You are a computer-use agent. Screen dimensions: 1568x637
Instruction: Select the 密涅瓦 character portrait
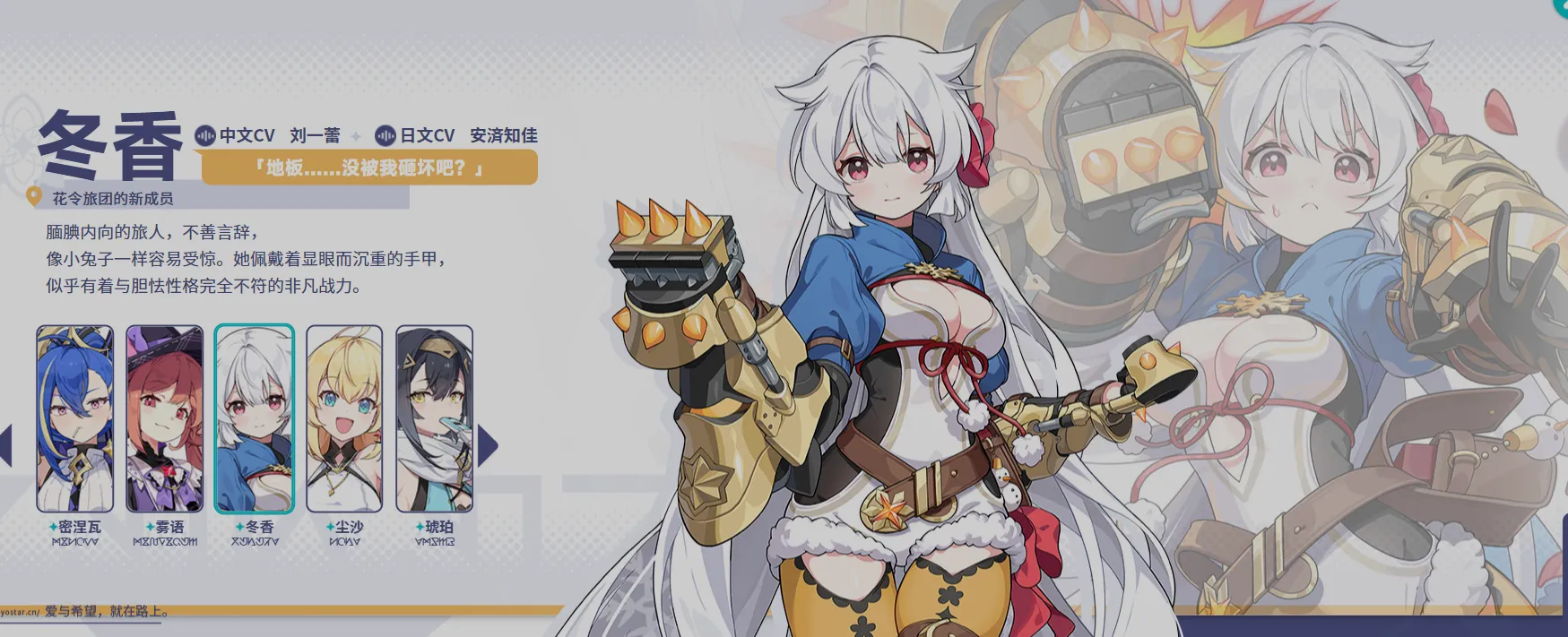coord(75,418)
